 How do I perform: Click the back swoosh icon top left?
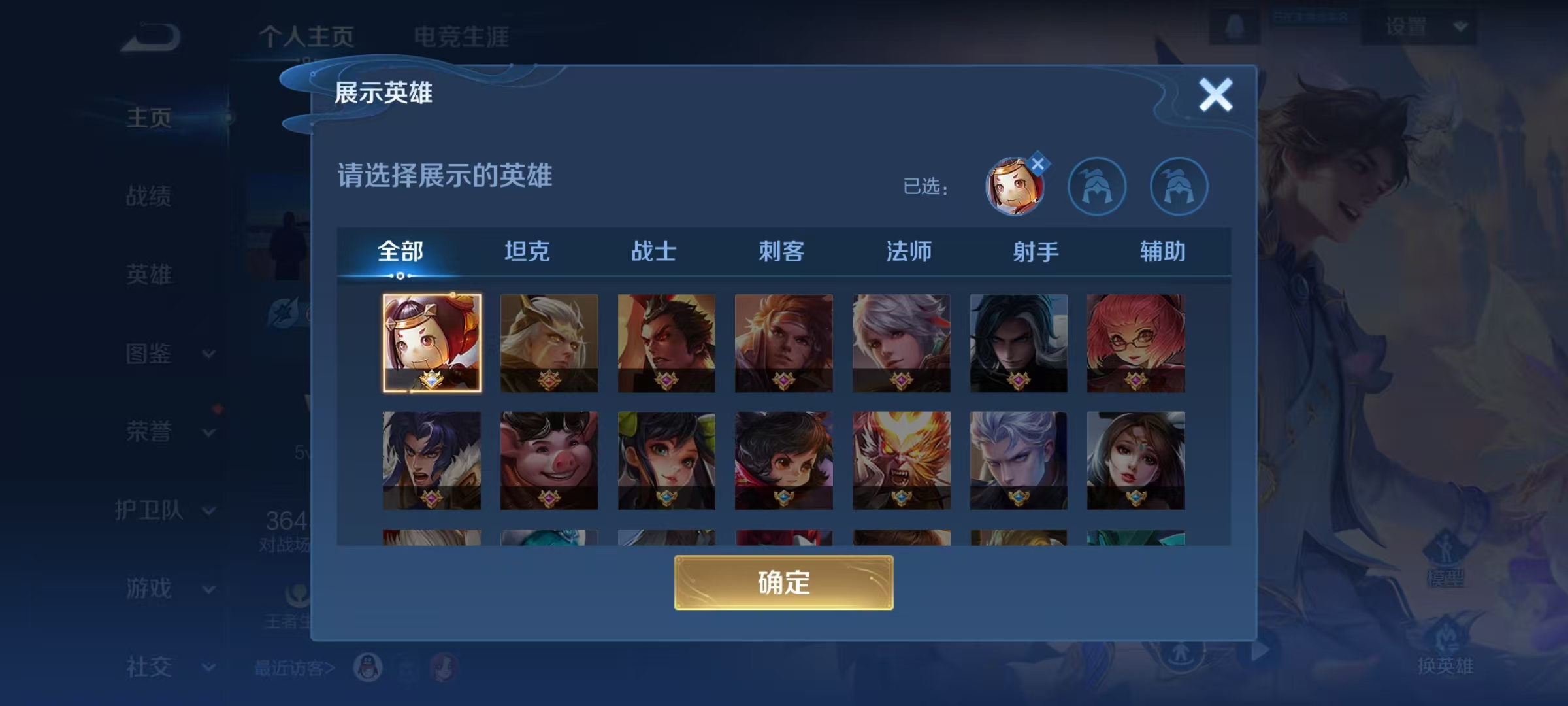click(149, 36)
